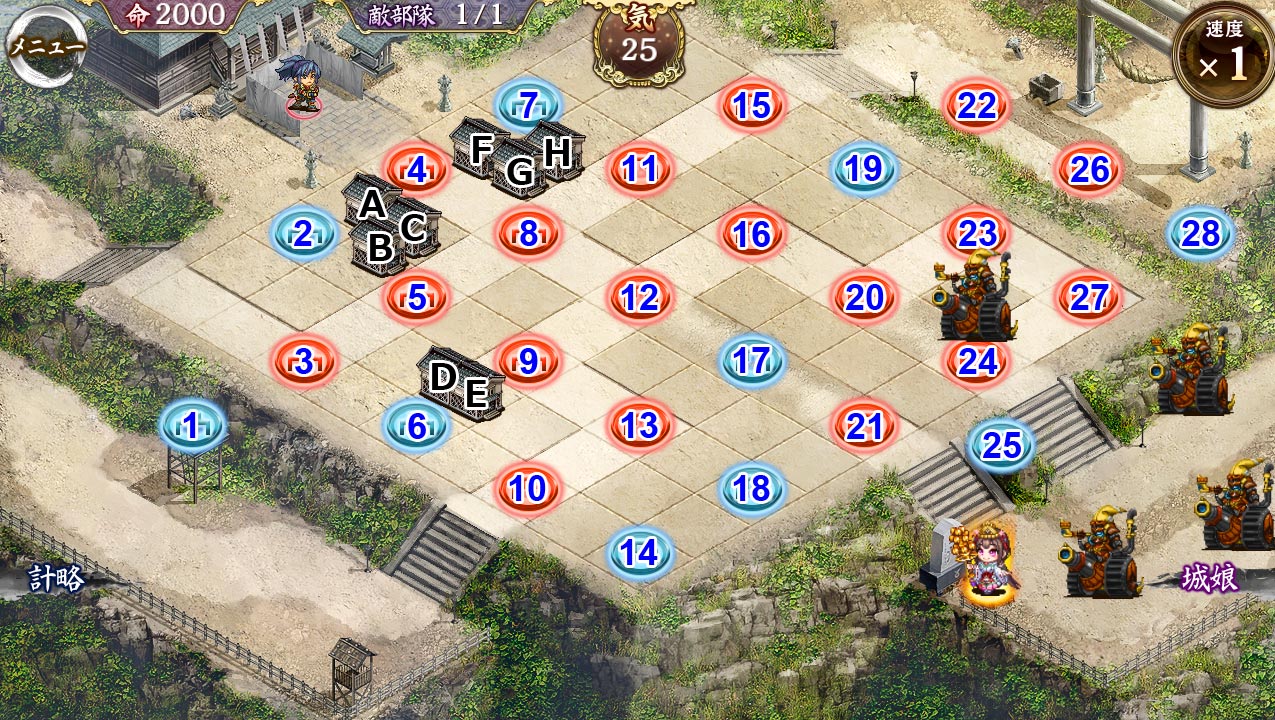1275x720 pixels.
Task: Choose blue placement tile number 7
Action: 528,104
